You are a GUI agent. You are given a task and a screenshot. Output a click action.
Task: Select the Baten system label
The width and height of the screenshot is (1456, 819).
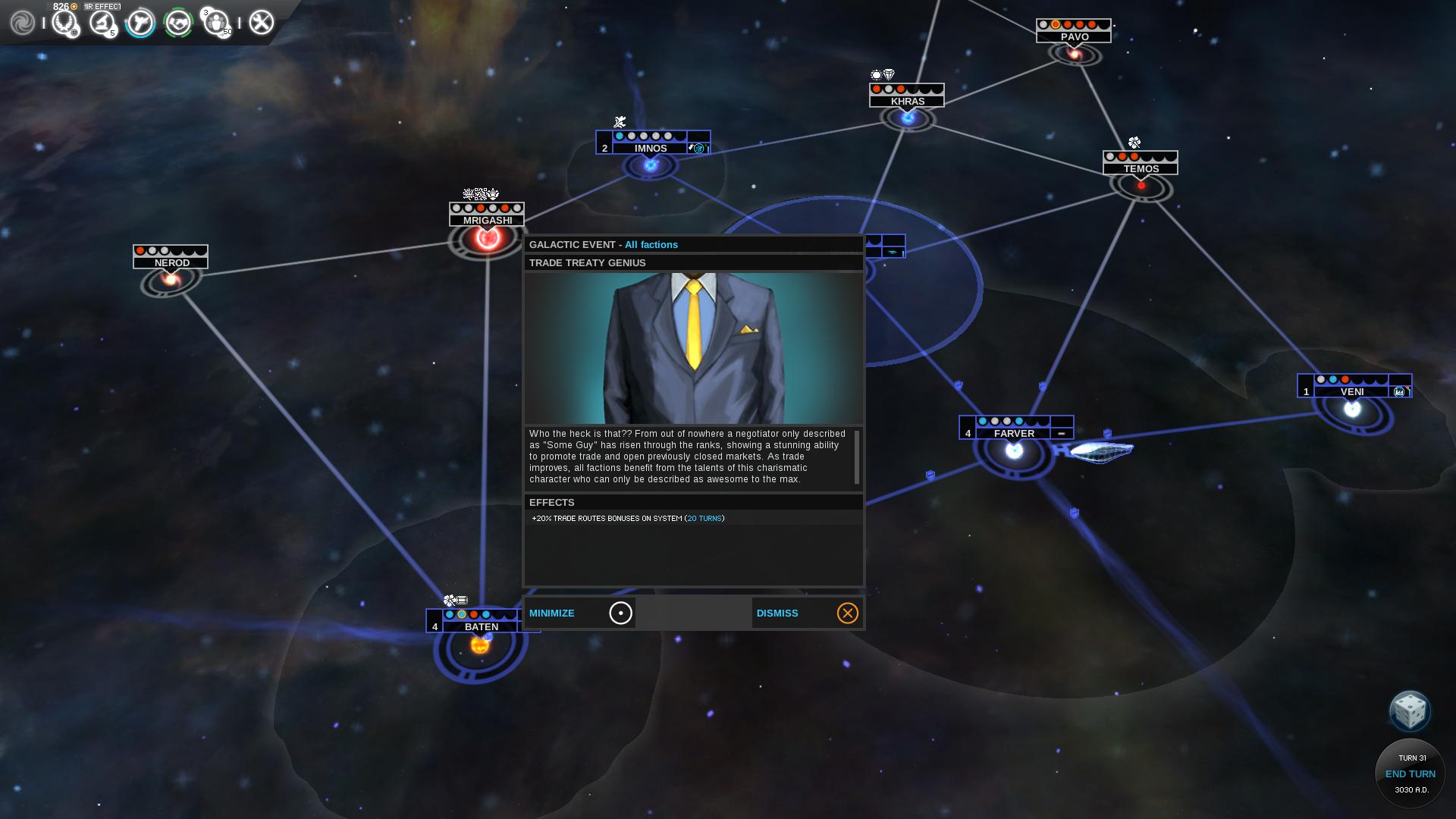(481, 626)
